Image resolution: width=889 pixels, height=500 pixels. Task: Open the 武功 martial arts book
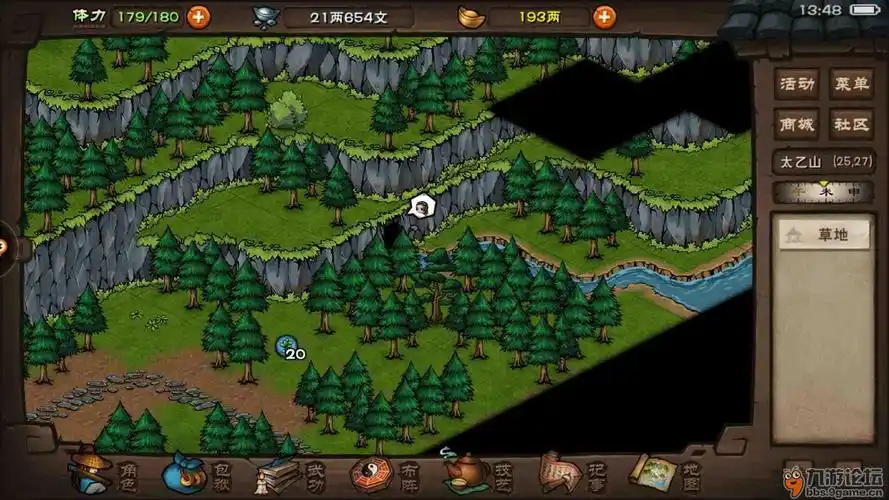(x=290, y=472)
